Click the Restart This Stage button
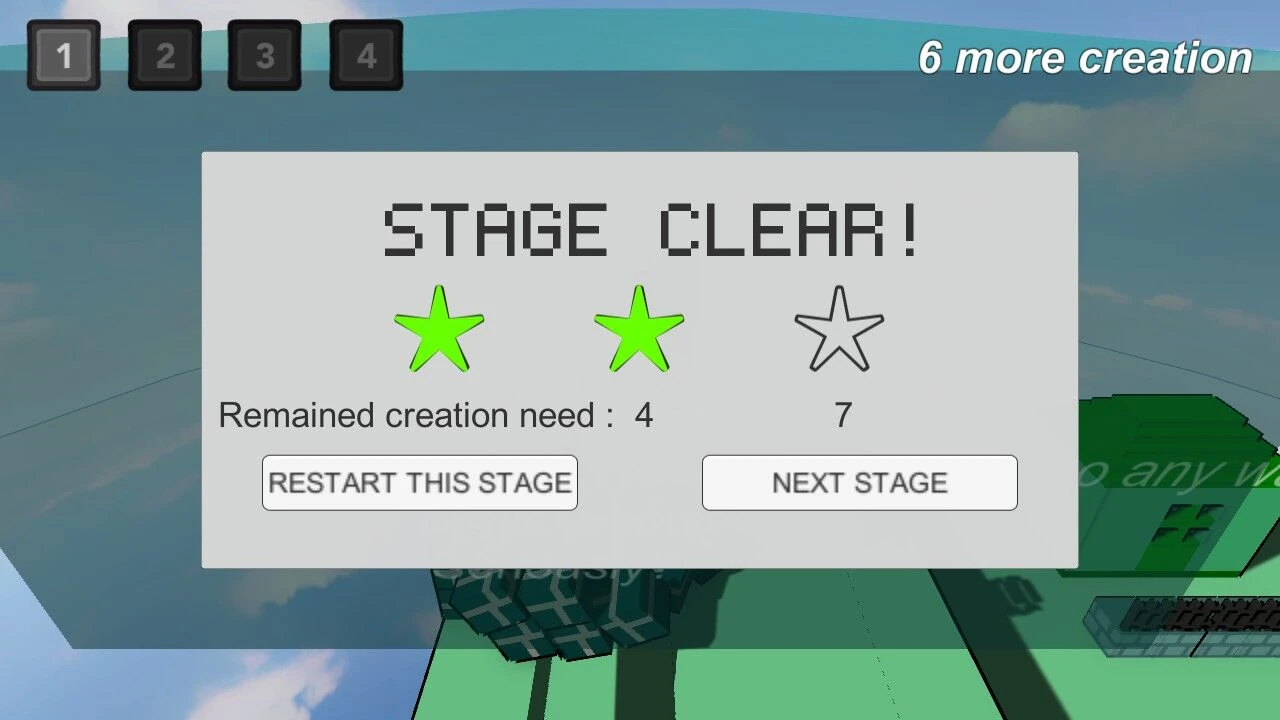This screenshot has width=1280, height=720. pyautogui.click(x=419, y=483)
